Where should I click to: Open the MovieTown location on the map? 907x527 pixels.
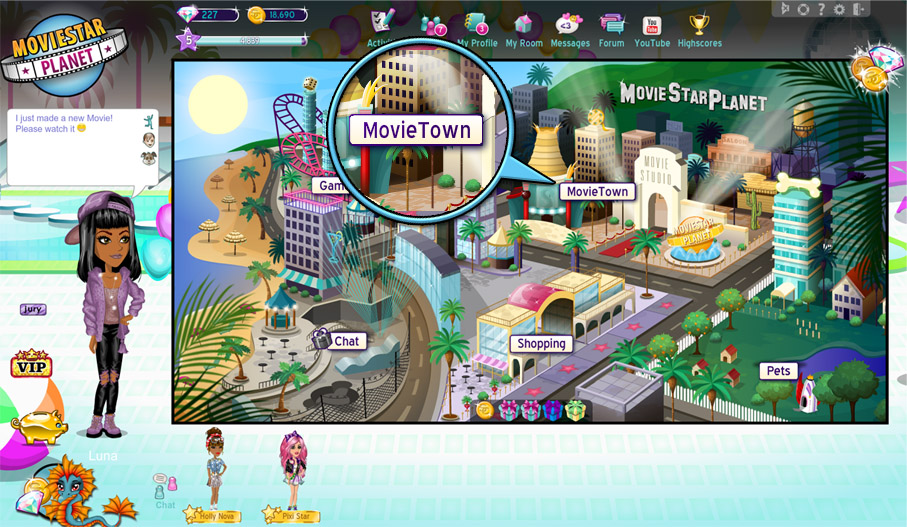(x=597, y=191)
